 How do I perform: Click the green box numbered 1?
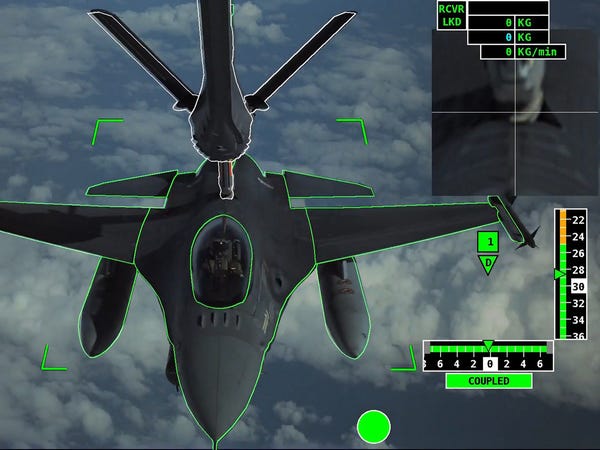(488, 241)
